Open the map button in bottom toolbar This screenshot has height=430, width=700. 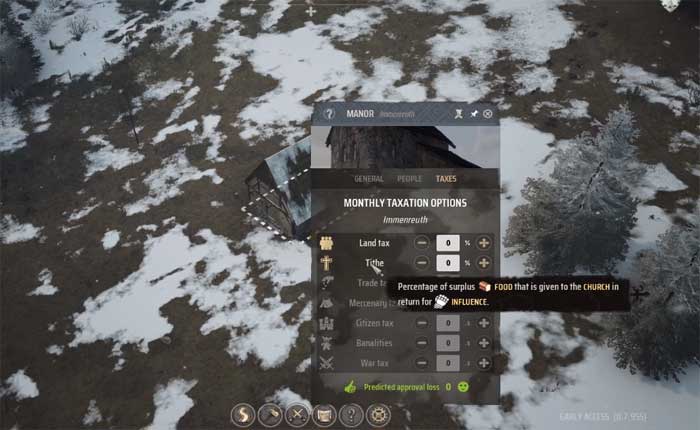click(x=323, y=414)
